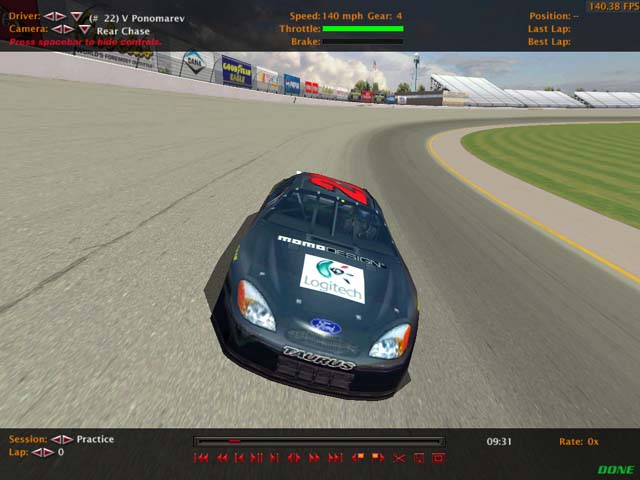The image size is (640, 480).
Task: Switch to the next driver
Action: coord(60,17)
